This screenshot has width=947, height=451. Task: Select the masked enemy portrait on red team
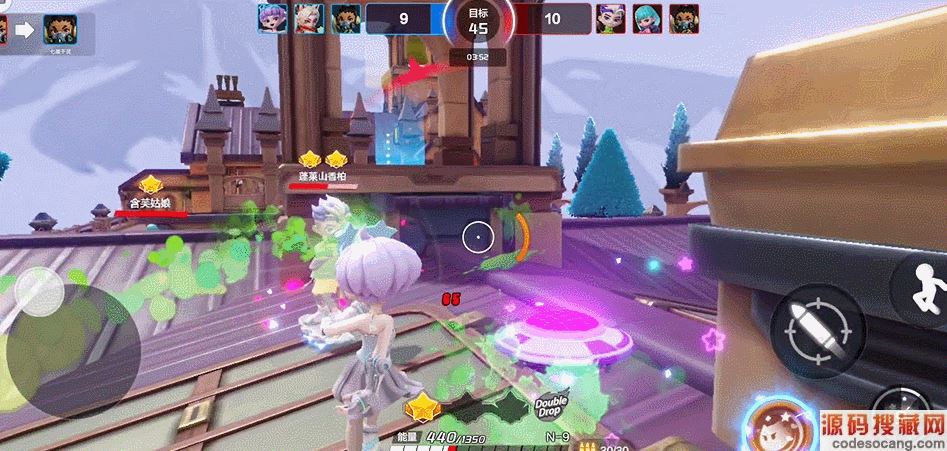point(684,17)
